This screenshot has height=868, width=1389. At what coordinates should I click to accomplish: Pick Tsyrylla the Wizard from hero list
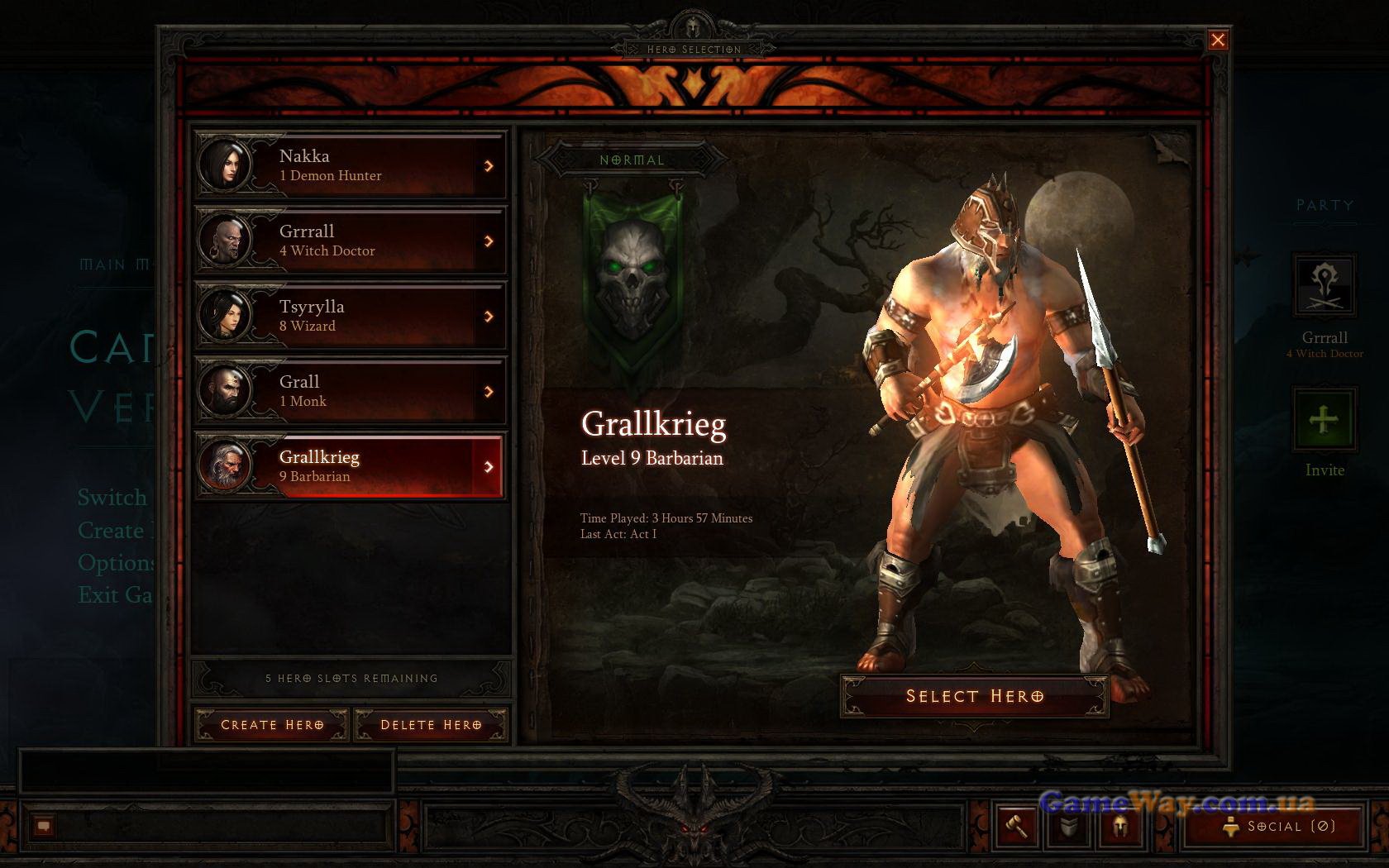coord(351,316)
